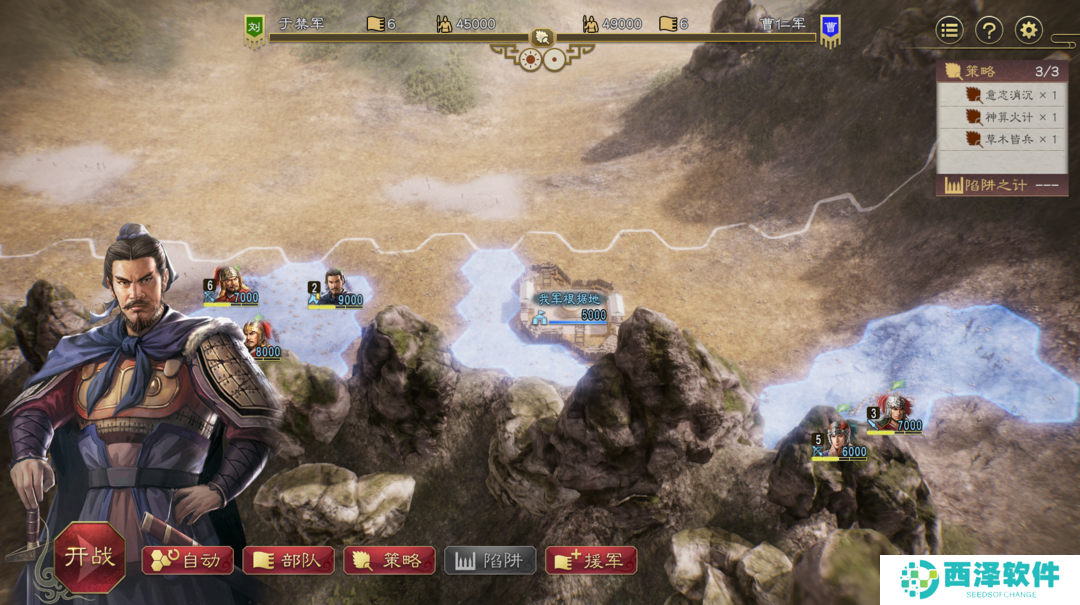Enable 自动 auto-battle mode
The image size is (1080, 605).
click(x=188, y=560)
